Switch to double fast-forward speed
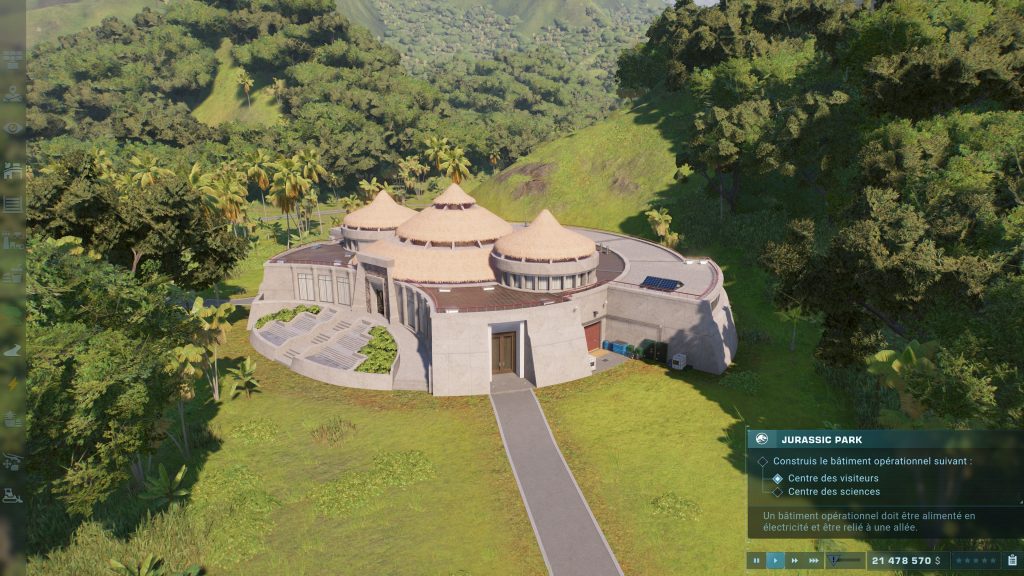The width and height of the screenshot is (1024, 576). tap(793, 561)
